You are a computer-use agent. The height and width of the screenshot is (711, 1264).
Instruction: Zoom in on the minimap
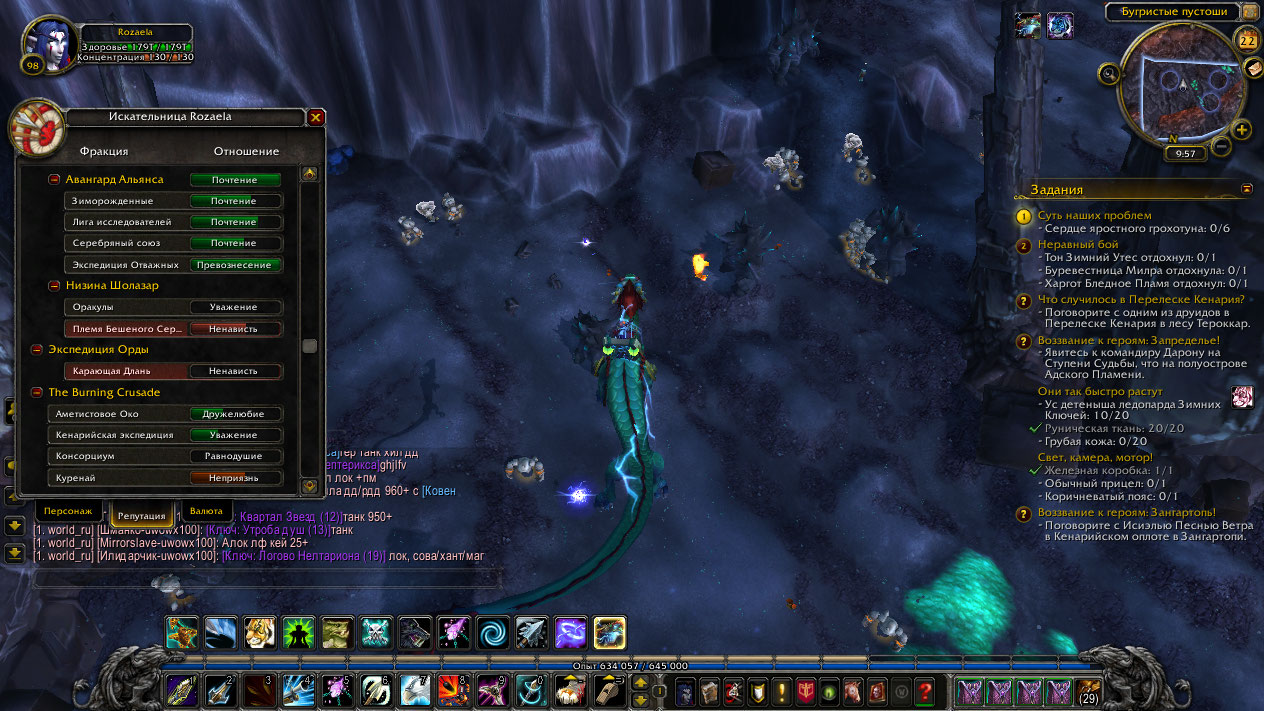pyautogui.click(x=1242, y=129)
